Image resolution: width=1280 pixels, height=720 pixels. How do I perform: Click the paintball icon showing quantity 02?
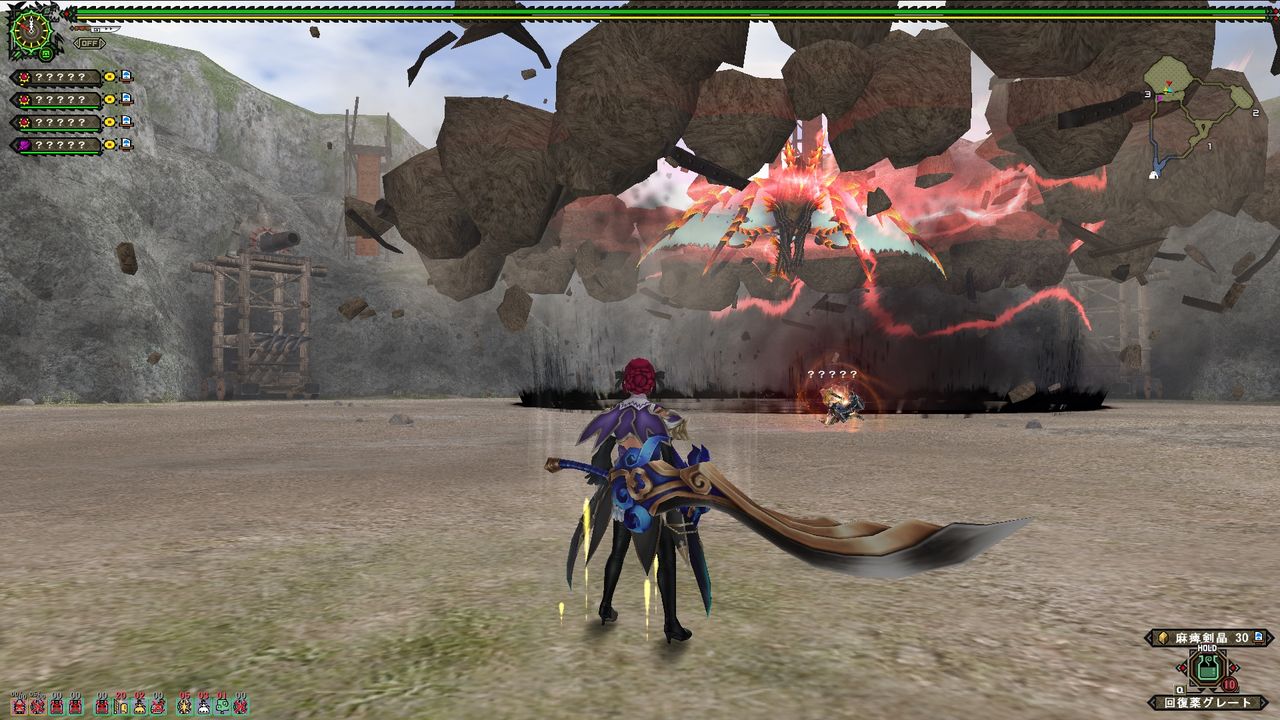(x=139, y=706)
